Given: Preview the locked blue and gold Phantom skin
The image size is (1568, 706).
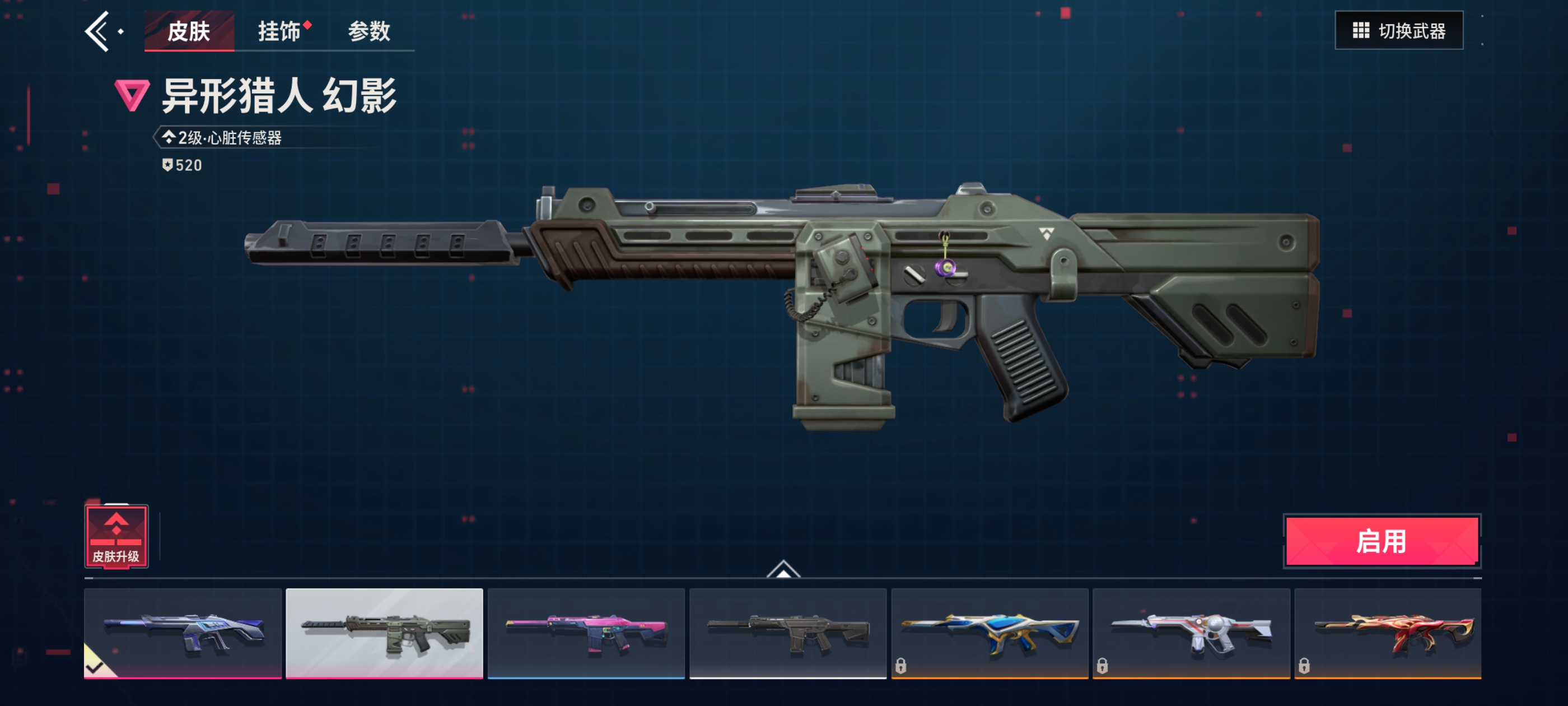Looking at the screenshot, I should (x=989, y=633).
